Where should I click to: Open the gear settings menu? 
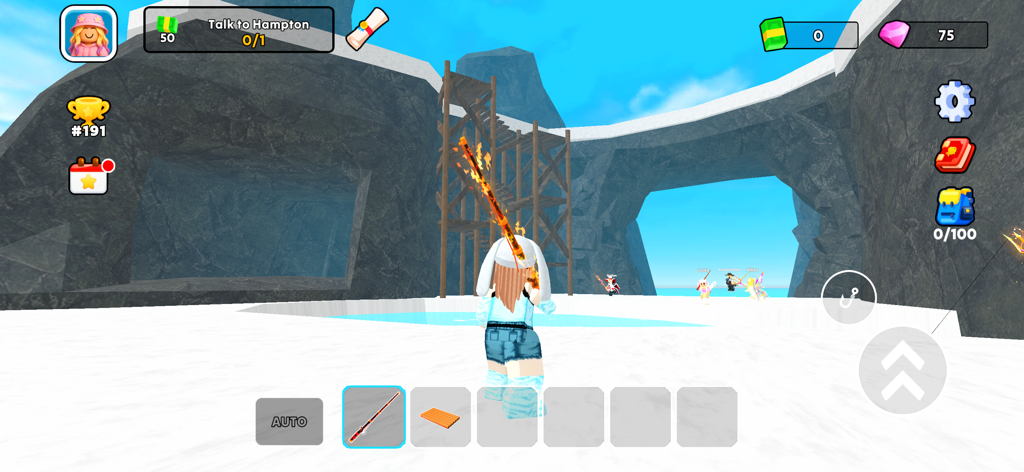click(954, 100)
